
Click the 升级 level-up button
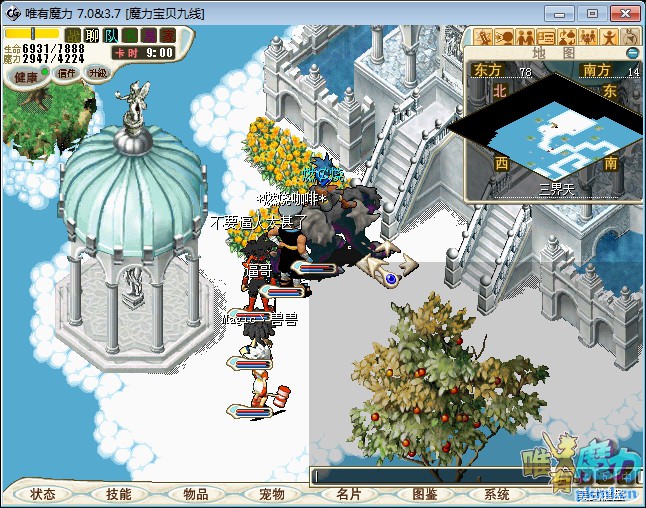[97, 73]
